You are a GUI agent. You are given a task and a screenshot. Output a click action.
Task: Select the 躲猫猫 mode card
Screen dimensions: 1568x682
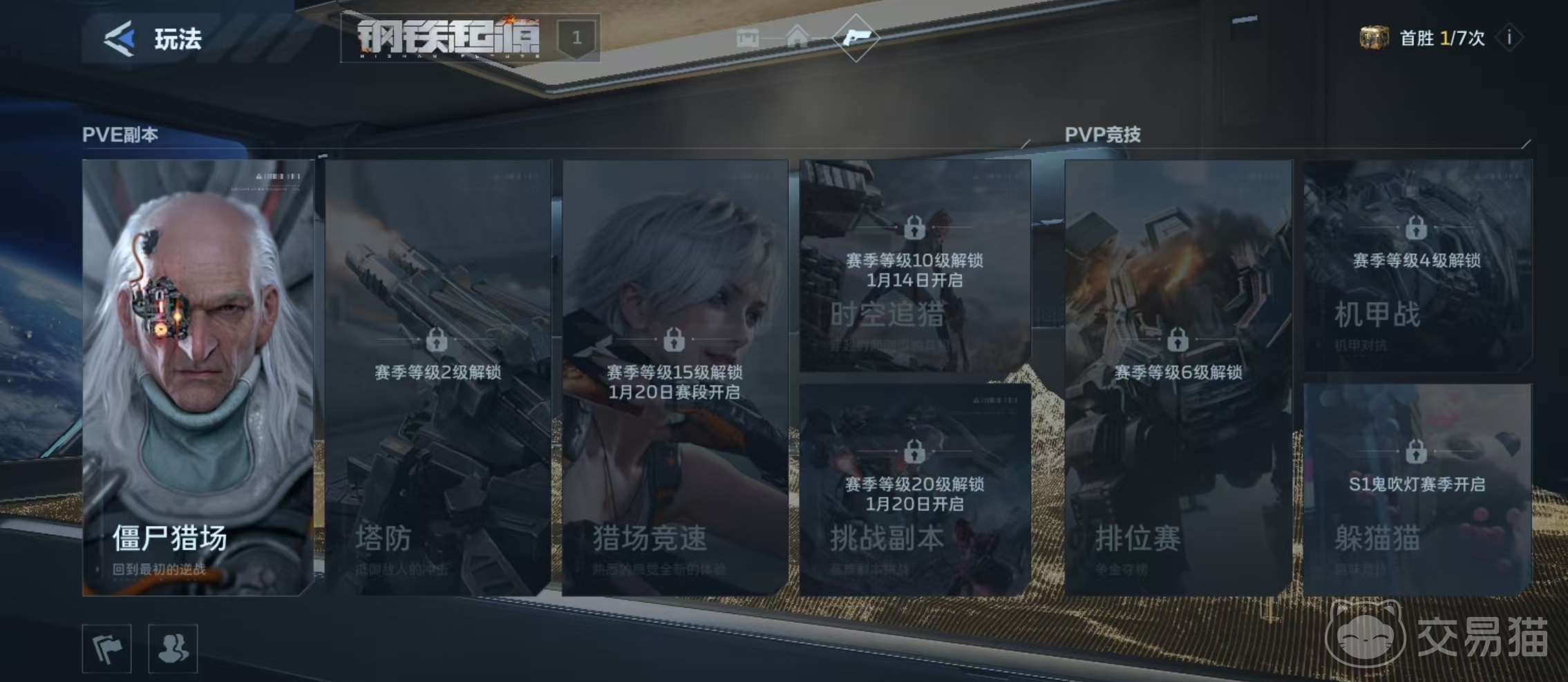click(1417, 489)
